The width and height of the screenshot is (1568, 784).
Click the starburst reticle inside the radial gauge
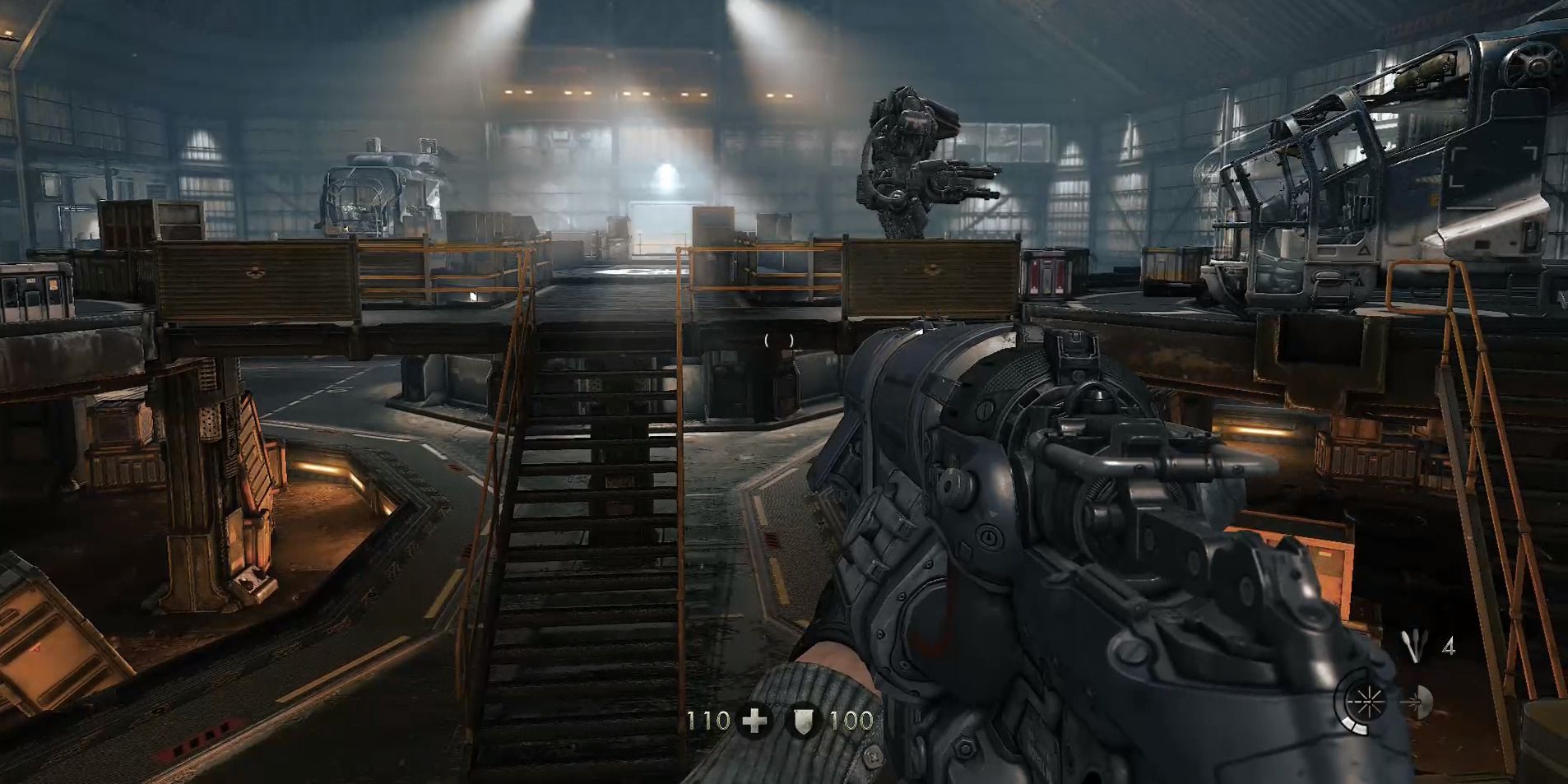tap(1369, 702)
